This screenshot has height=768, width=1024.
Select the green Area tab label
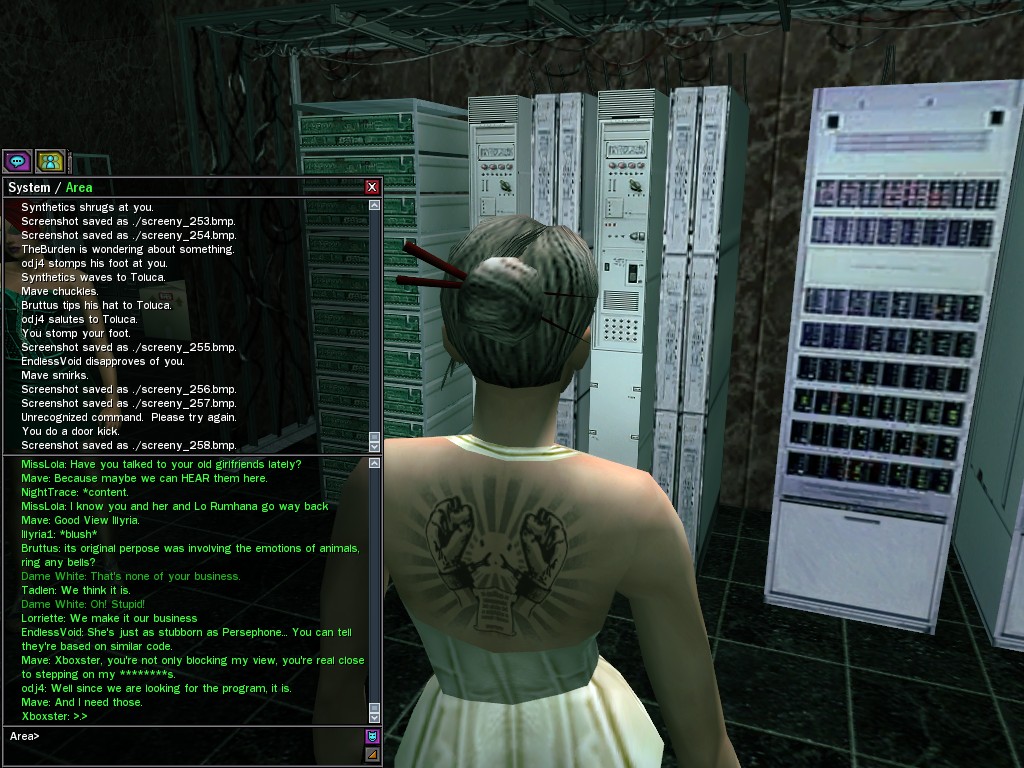tap(79, 187)
